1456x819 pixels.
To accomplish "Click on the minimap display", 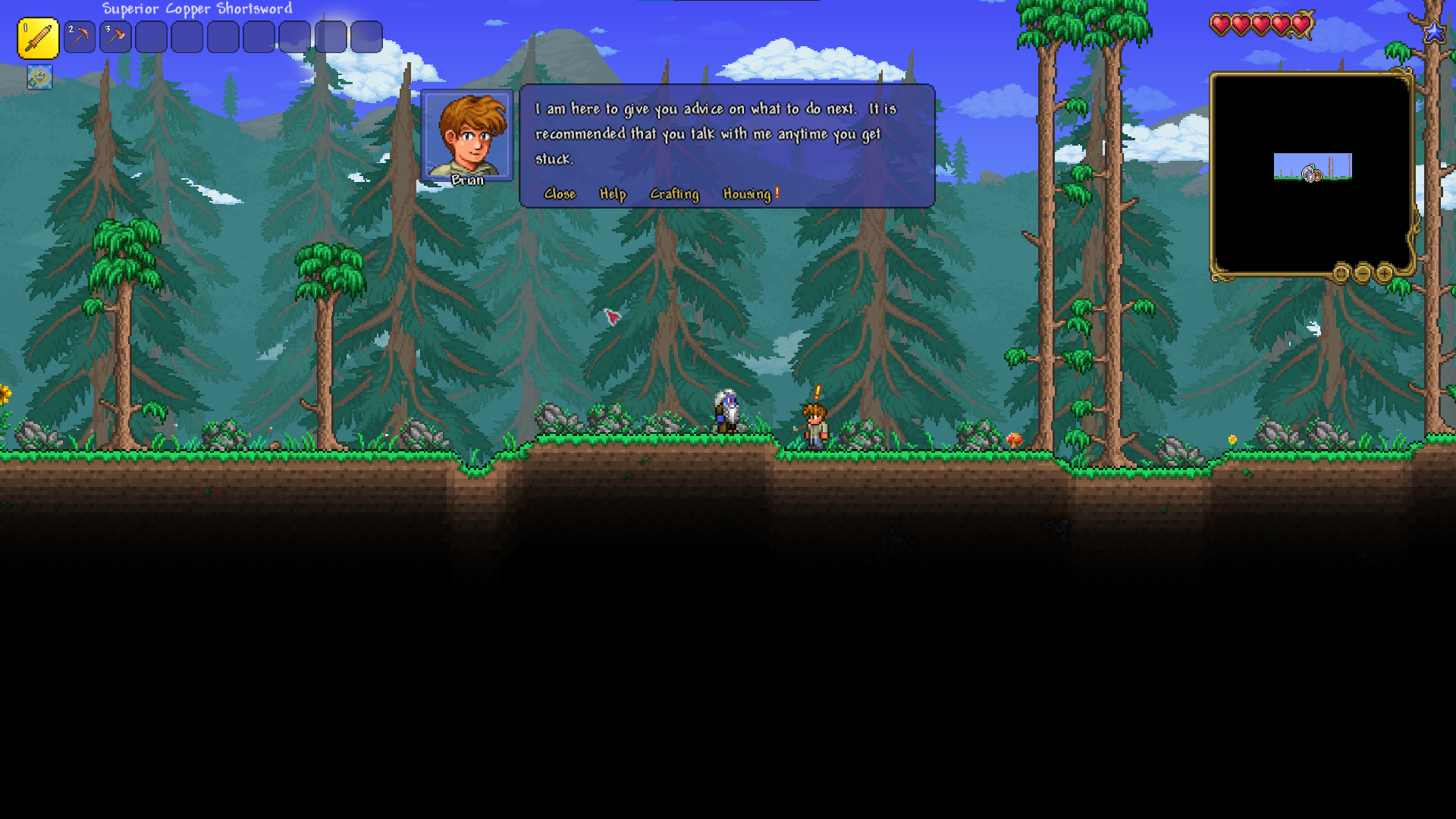I will coord(1312,173).
